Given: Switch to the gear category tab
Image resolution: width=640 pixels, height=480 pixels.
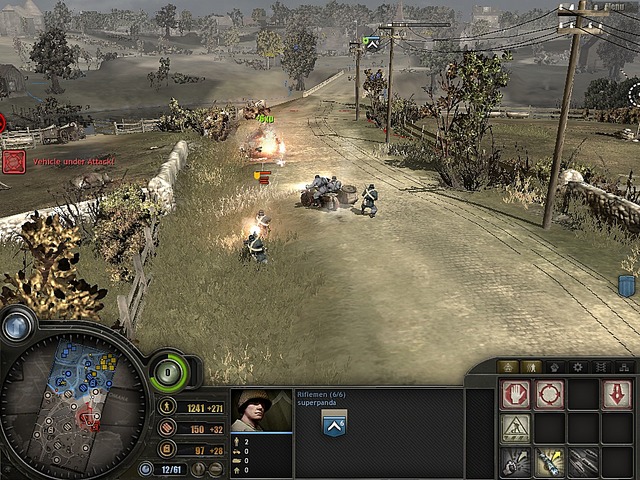Looking at the screenshot, I should point(577,367).
